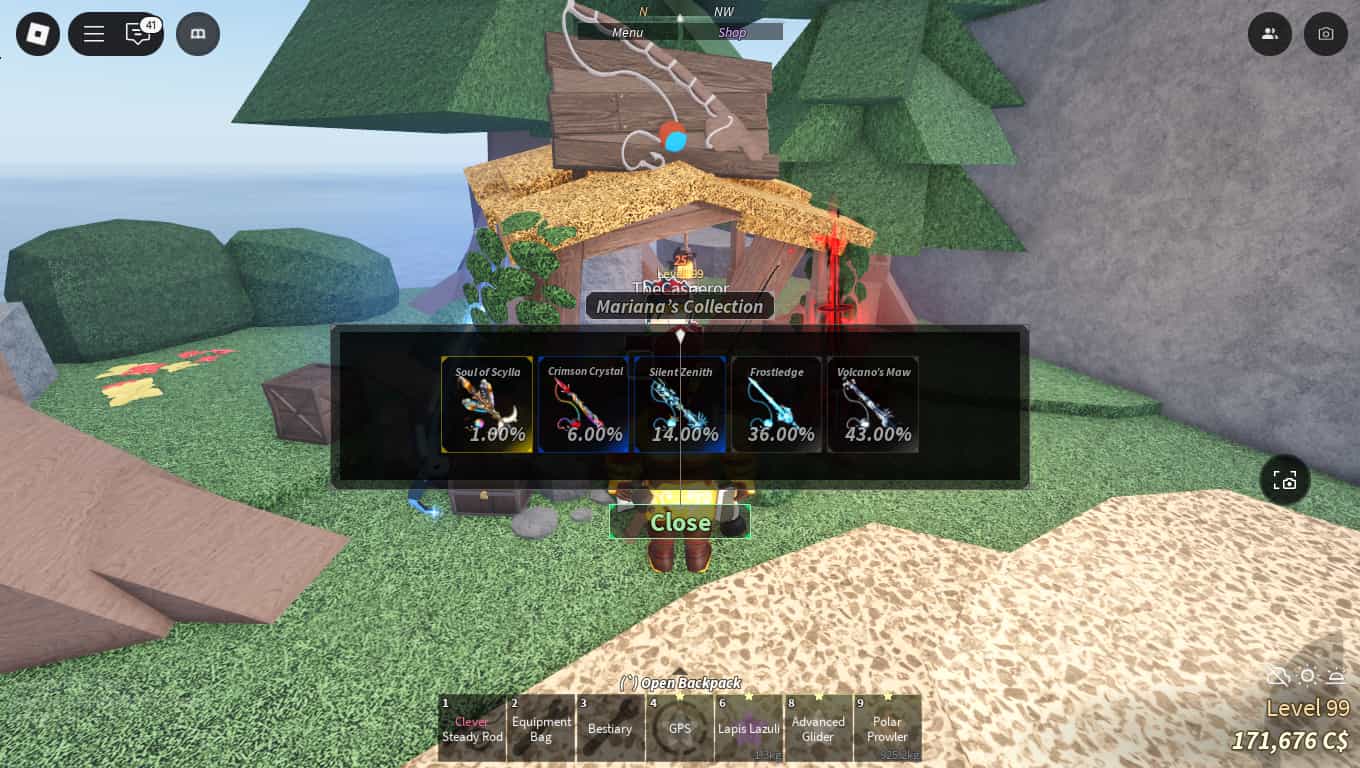The height and width of the screenshot is (768, 1360).
Task: Switch to the Shop tab
Action: click(x=732, y=31)
